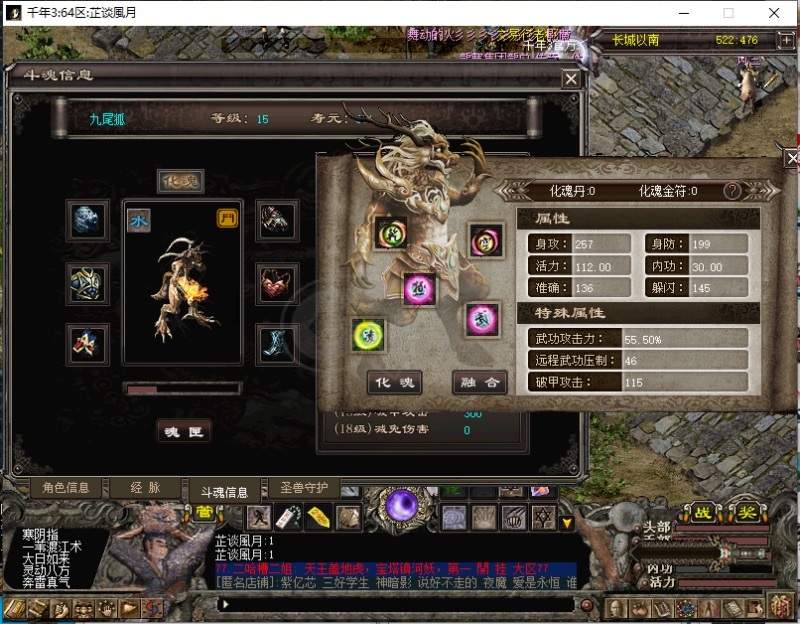
Task: Toggle the 战 battle mode button
Action: (x=706, y=513)
